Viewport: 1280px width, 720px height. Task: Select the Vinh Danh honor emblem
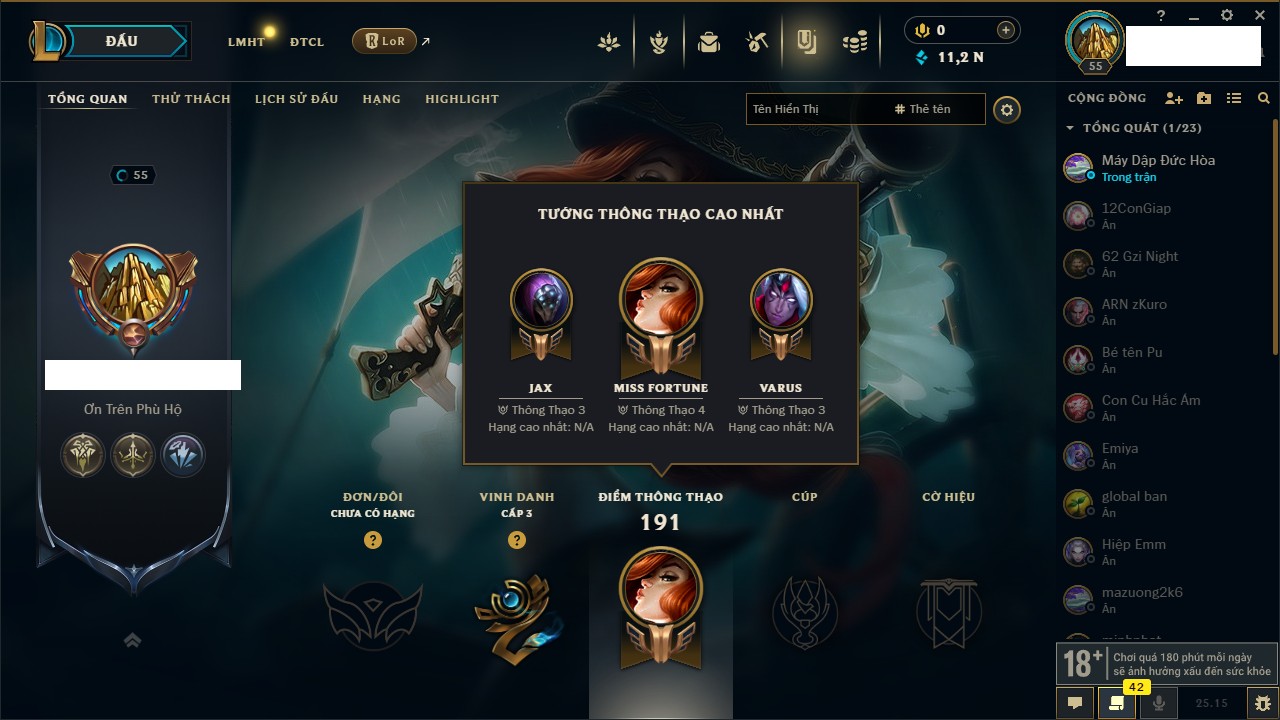(x=517, y=613)
